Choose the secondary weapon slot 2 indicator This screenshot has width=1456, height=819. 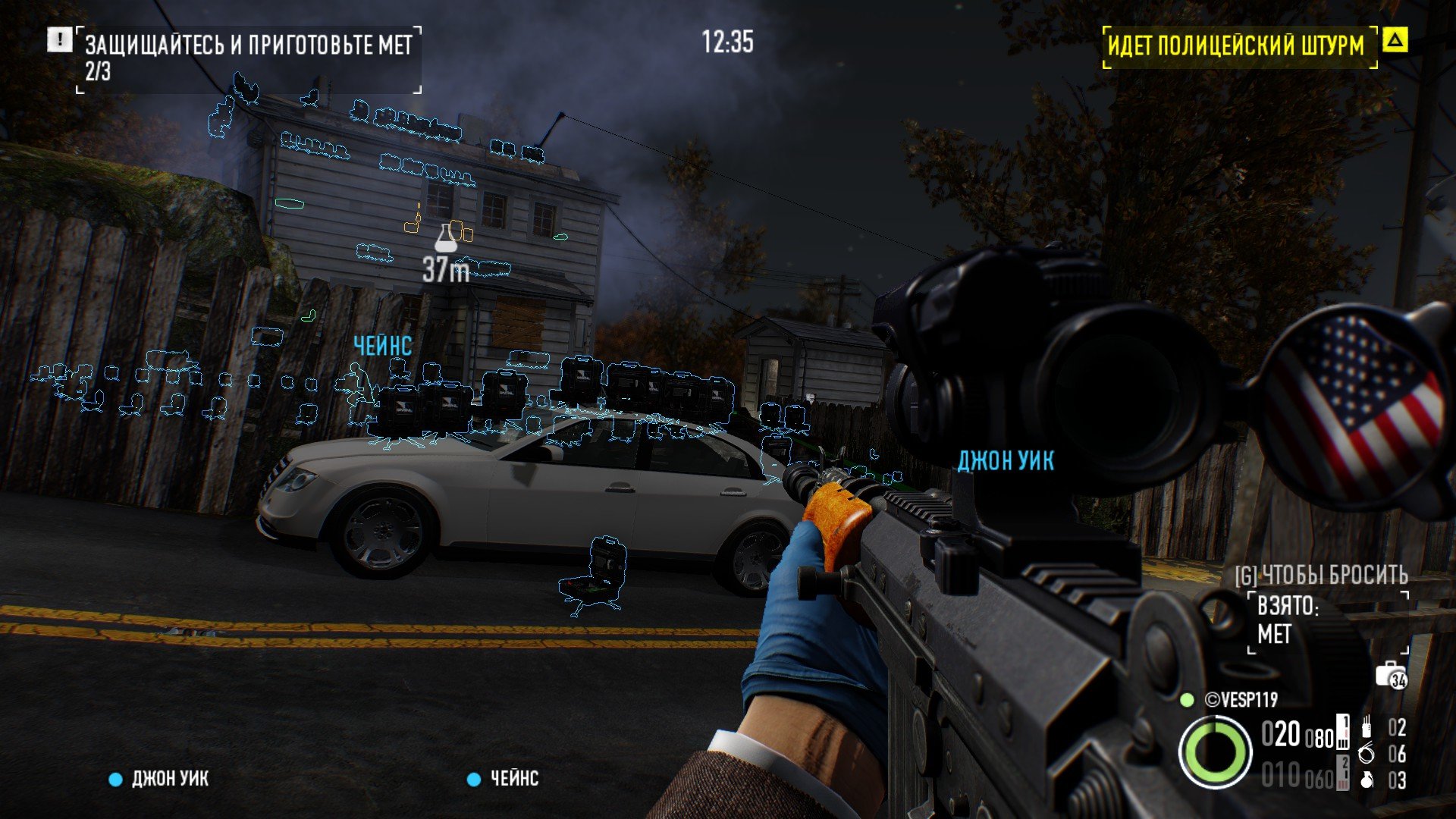pos(1342,773)
